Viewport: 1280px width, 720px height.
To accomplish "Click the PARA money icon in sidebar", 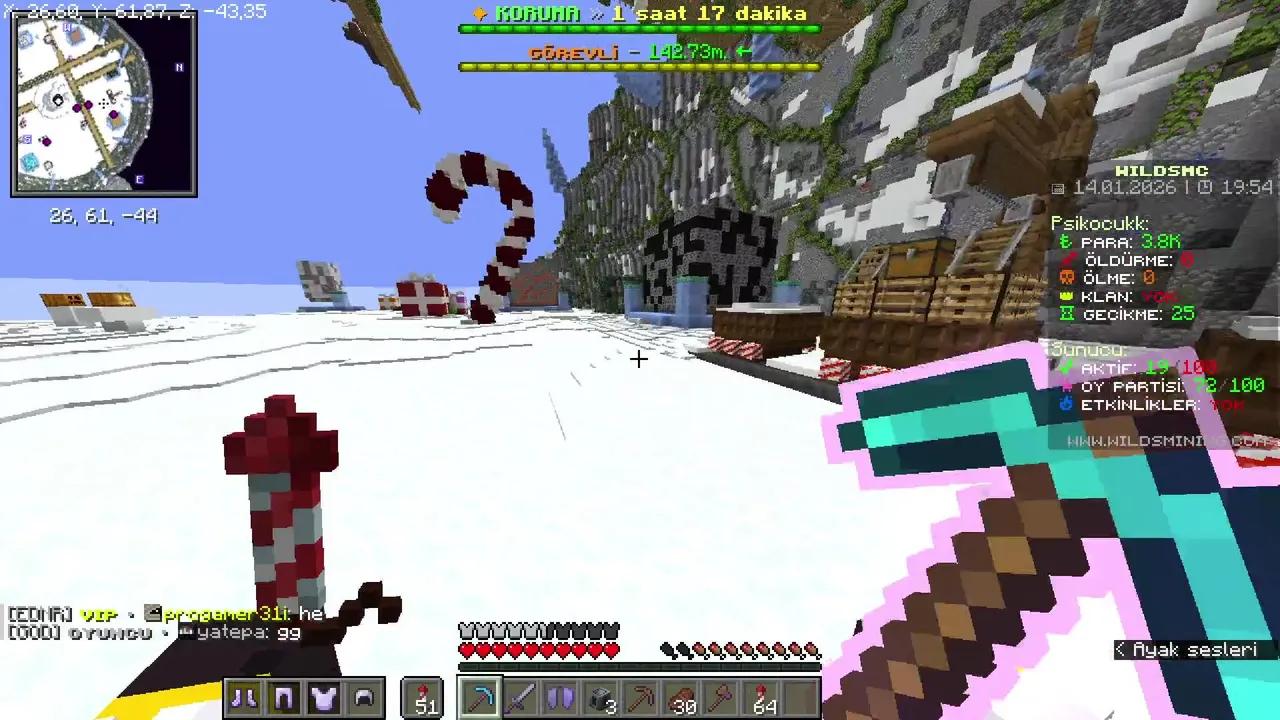I will pos(1065,242).
